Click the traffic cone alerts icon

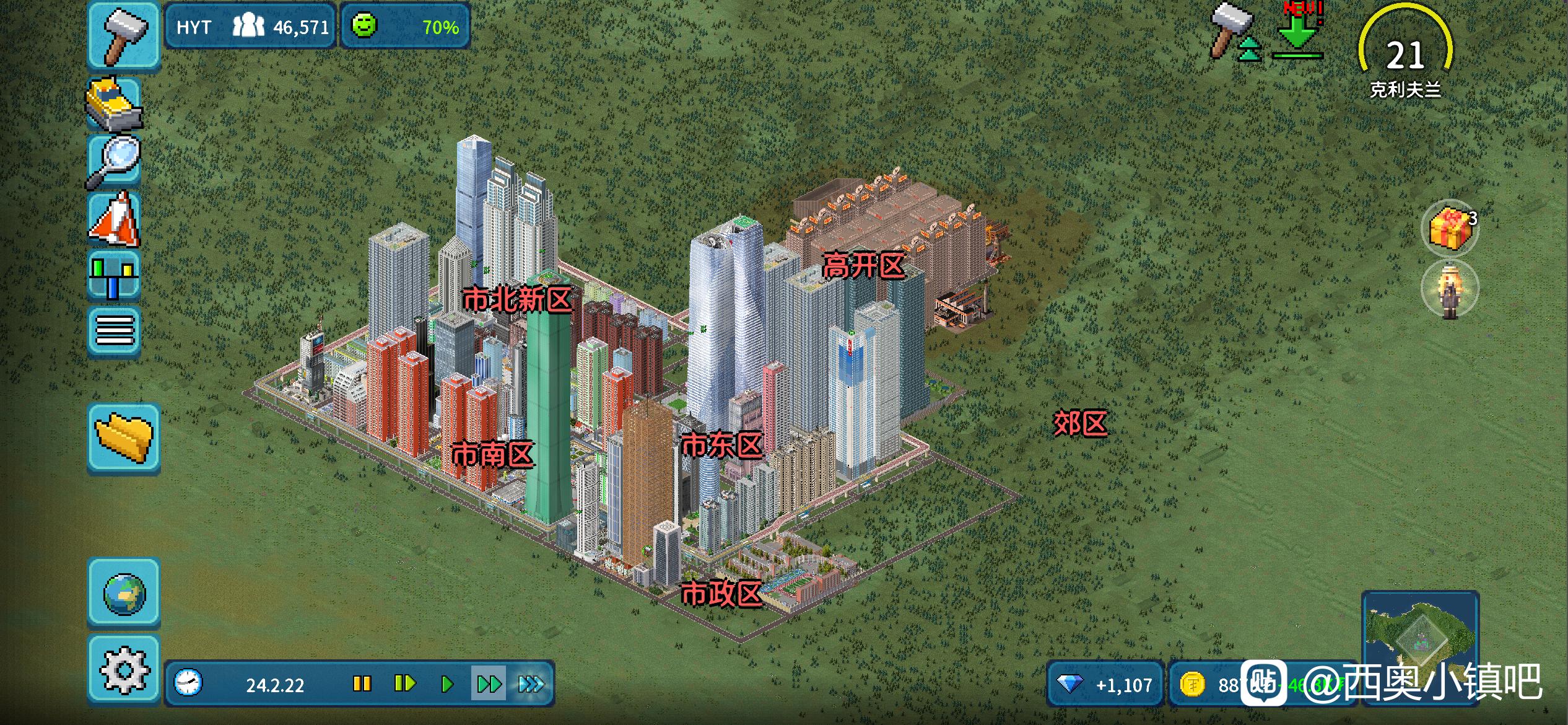tap(115, 218)
